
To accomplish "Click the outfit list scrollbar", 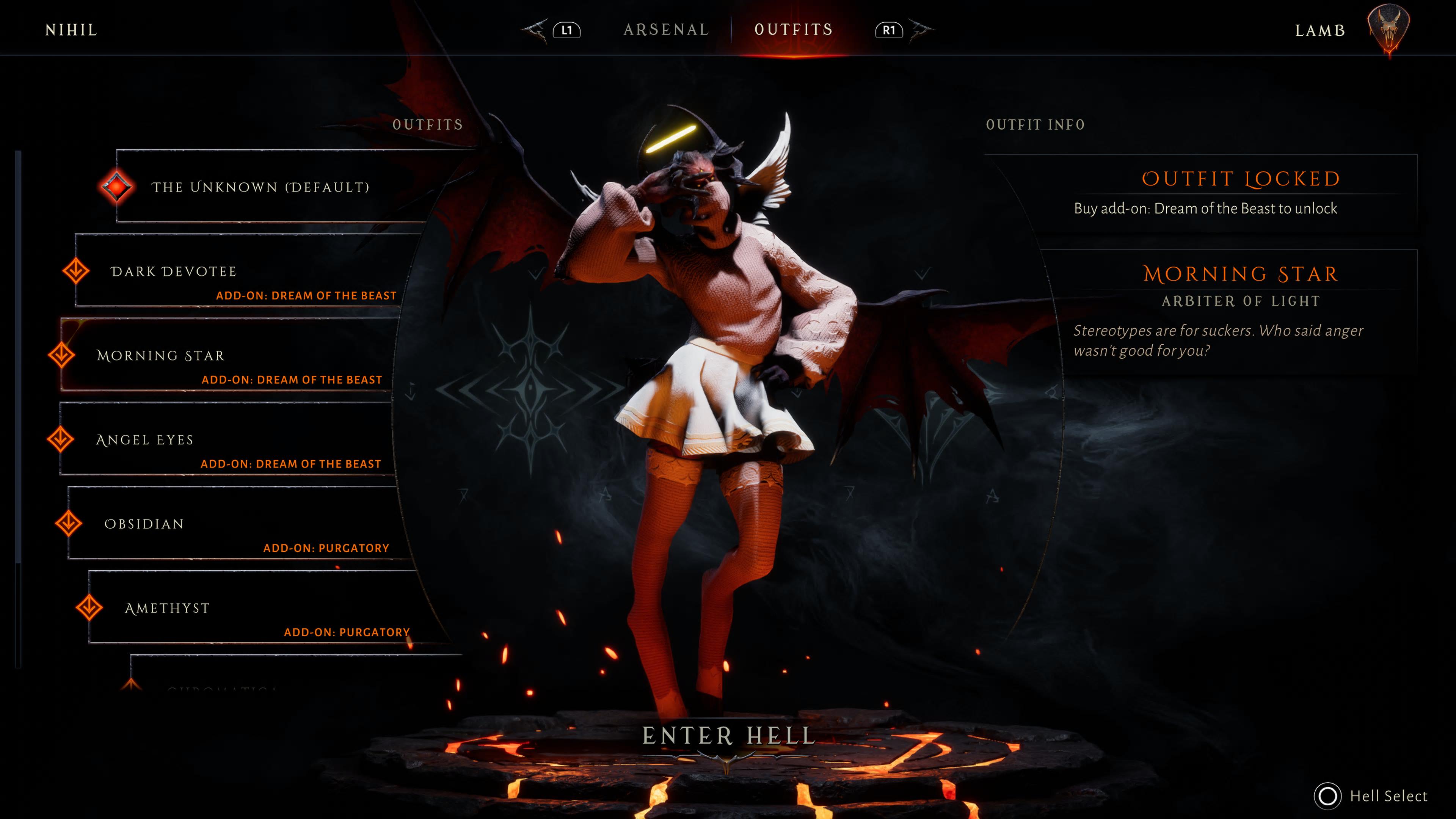I will [x=18, y=356].
